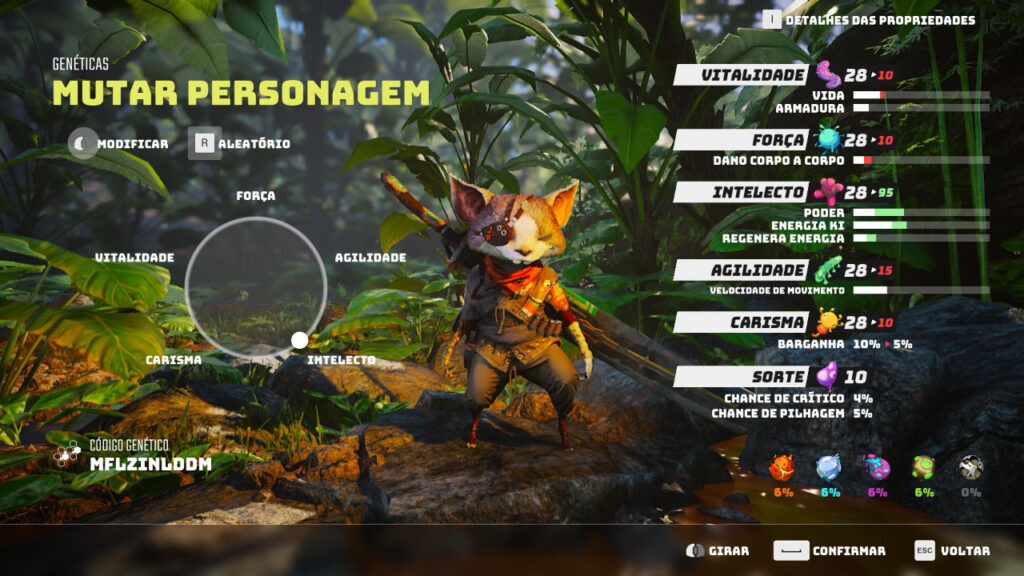Image resolution: width=1024 pixels, height=576 pixels.
Task: Pick Carisma on the mutation wheel
Action: [x=173, y=360]
